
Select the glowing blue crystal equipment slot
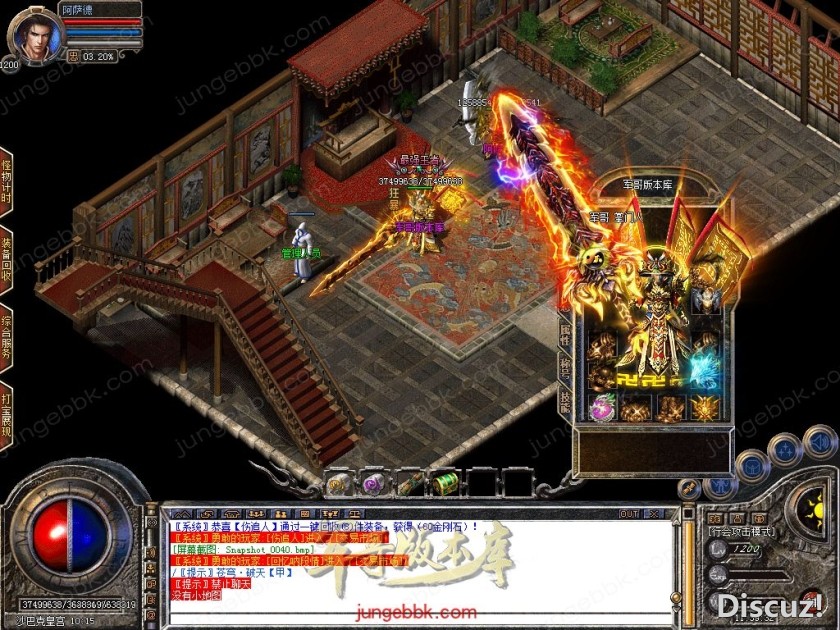pyautogui.click(x=704, y=368)
